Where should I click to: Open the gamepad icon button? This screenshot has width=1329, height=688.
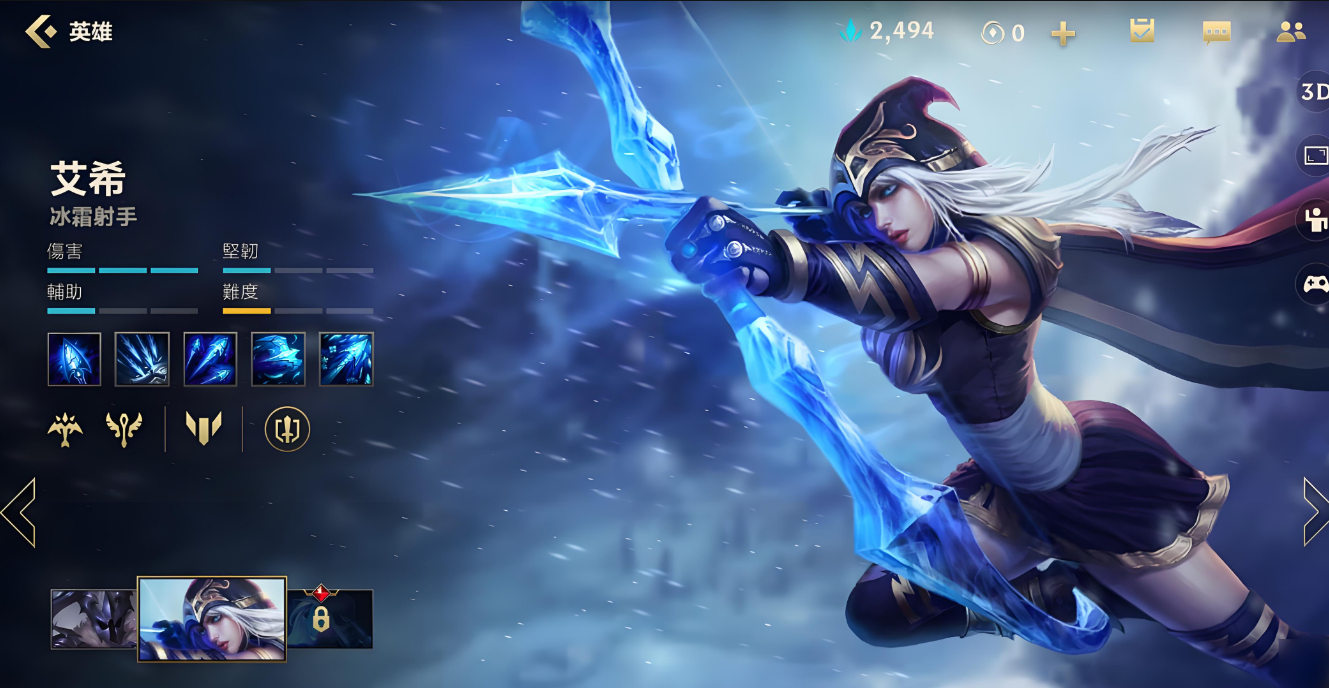pyautogui.click(x=1314, y=285)
